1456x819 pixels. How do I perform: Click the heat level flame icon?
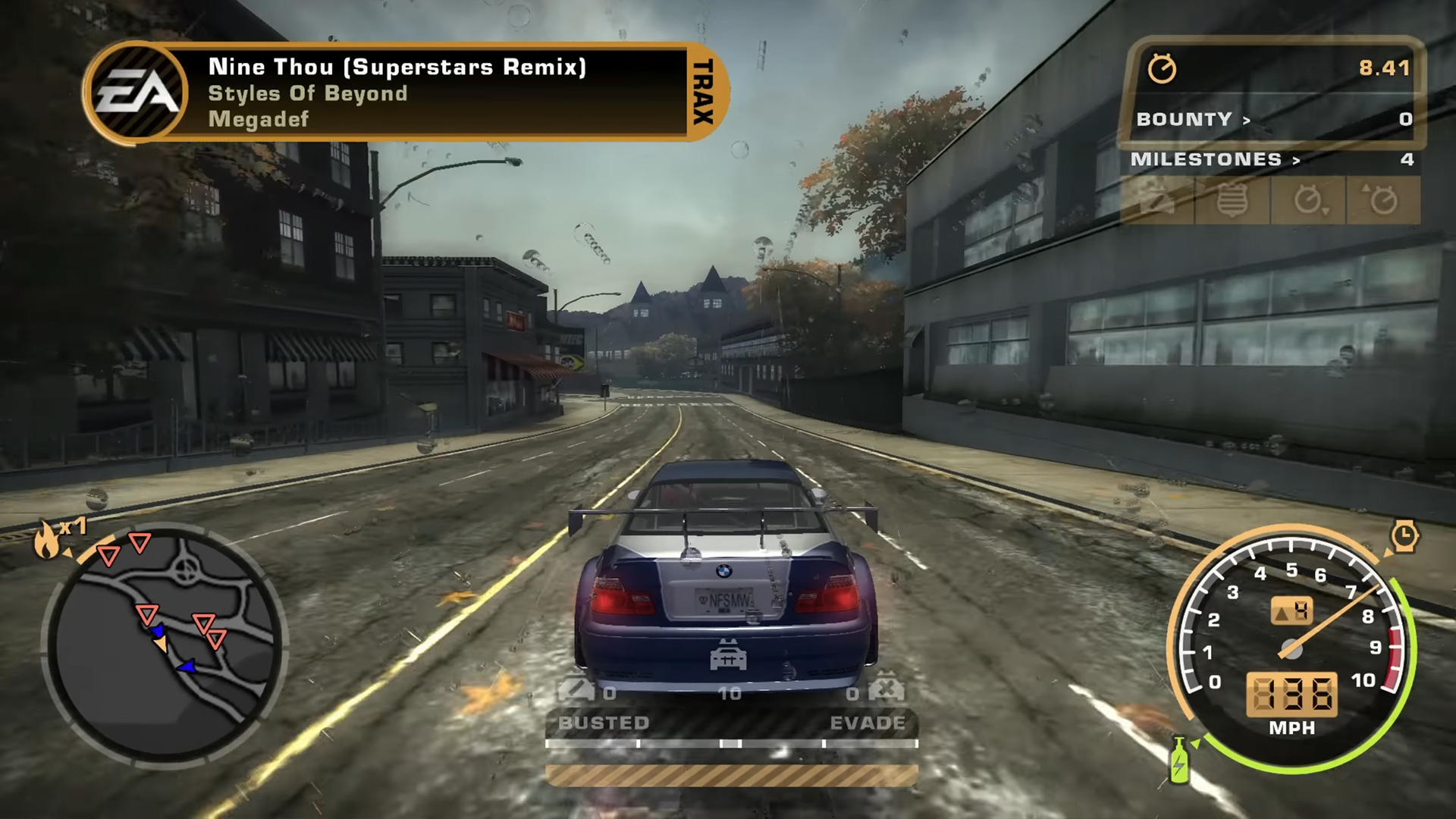[x=47, y=540]
